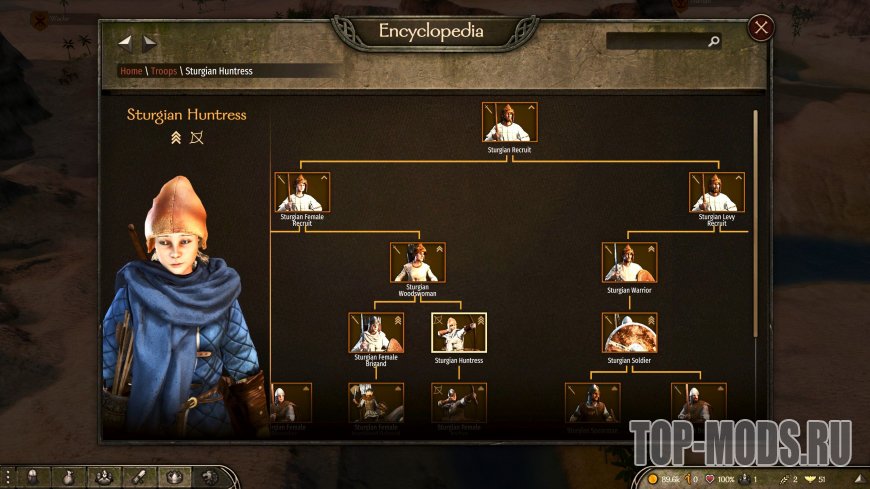870x489 pixels.
Task: Open the Troops breadcrumb link
Action: point(163,71)
